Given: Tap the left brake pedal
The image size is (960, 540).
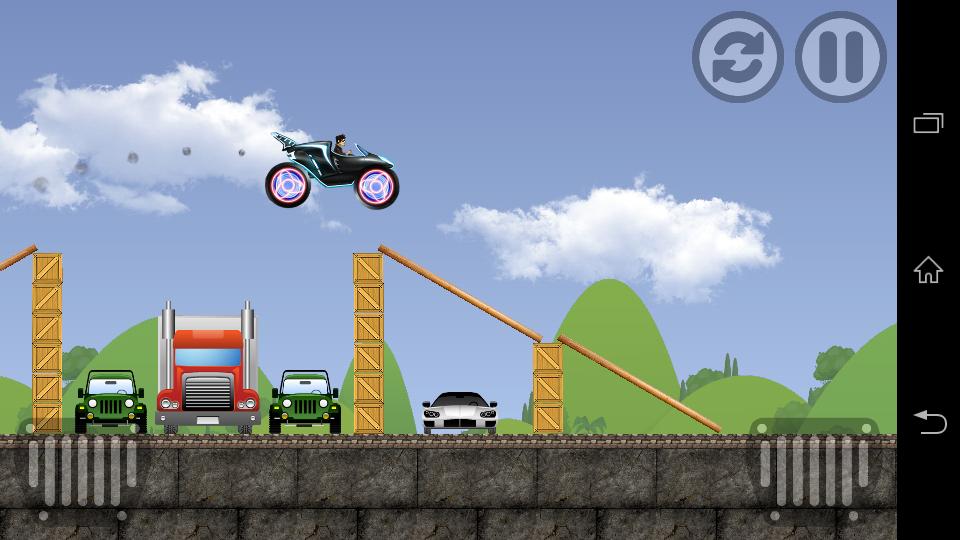Looking at the screenshot, I should 82,470.
